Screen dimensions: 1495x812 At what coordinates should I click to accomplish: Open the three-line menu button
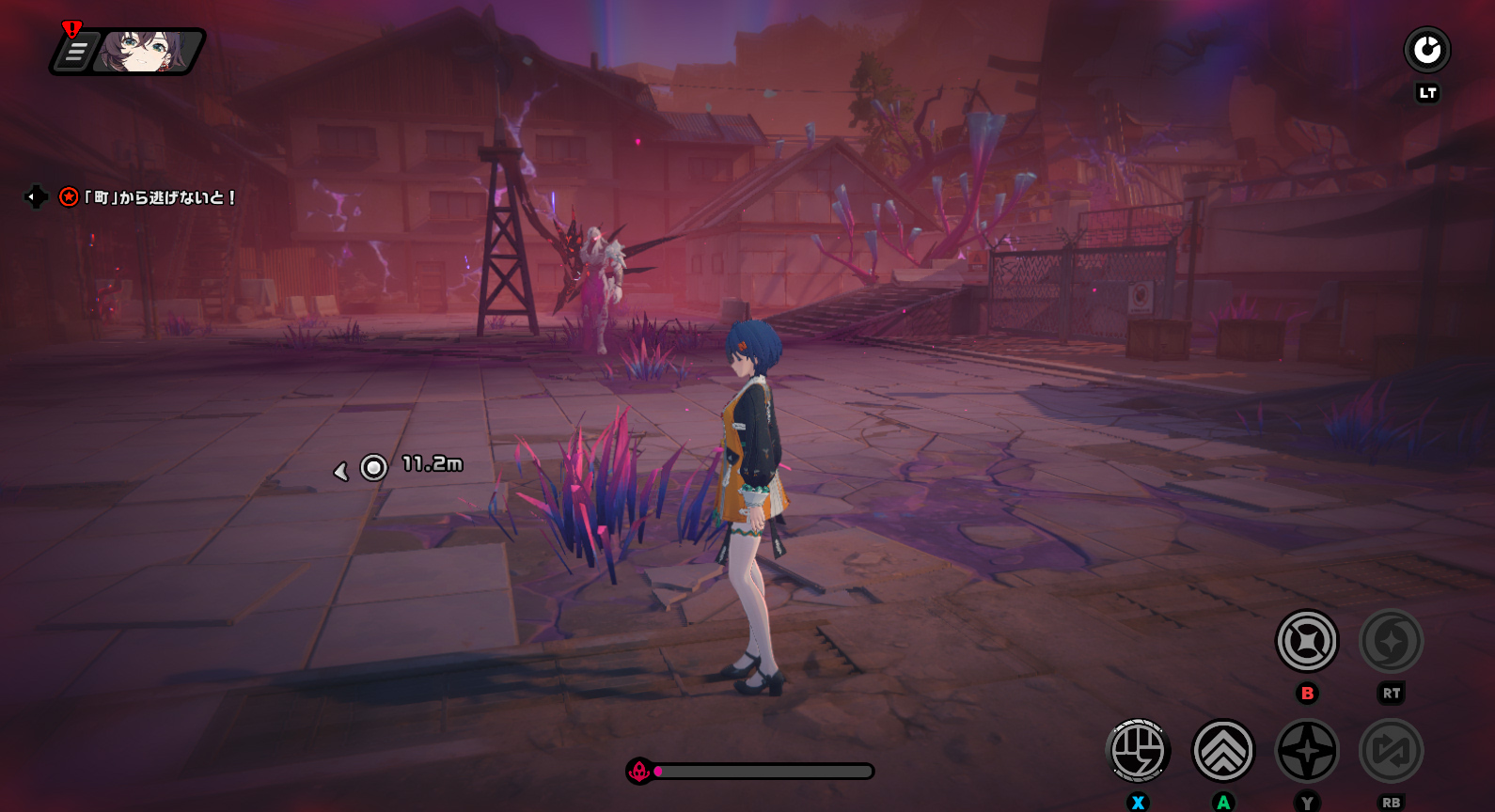point(76,52)
